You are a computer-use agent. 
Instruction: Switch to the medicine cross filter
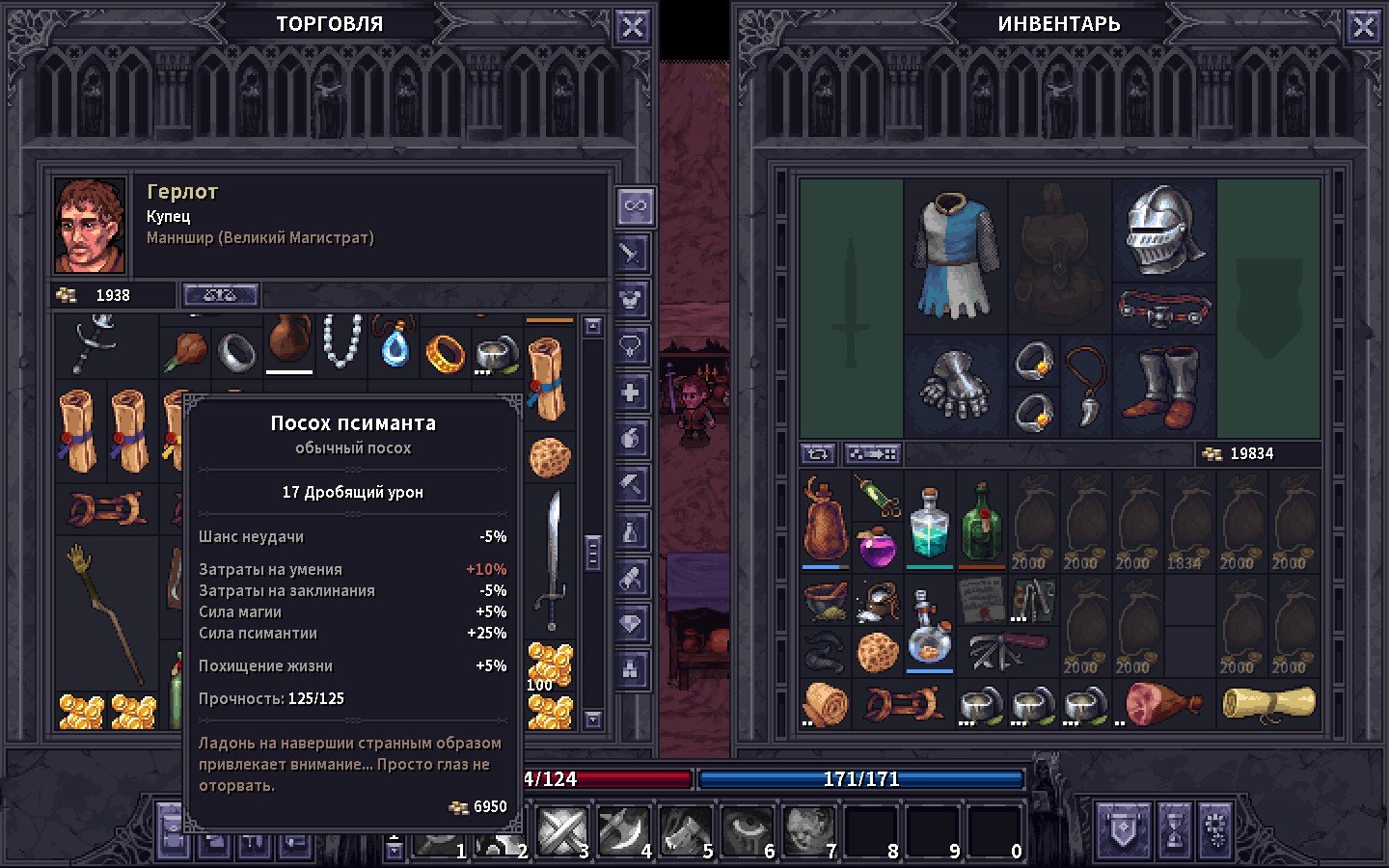pyautogui.click(x=632, y=393)
